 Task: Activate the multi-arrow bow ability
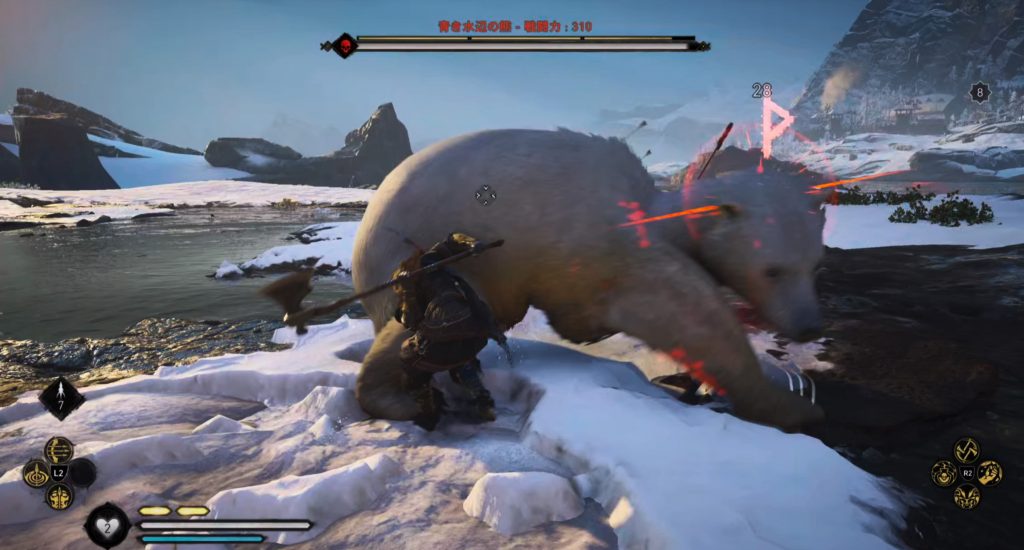click(58, 450)
